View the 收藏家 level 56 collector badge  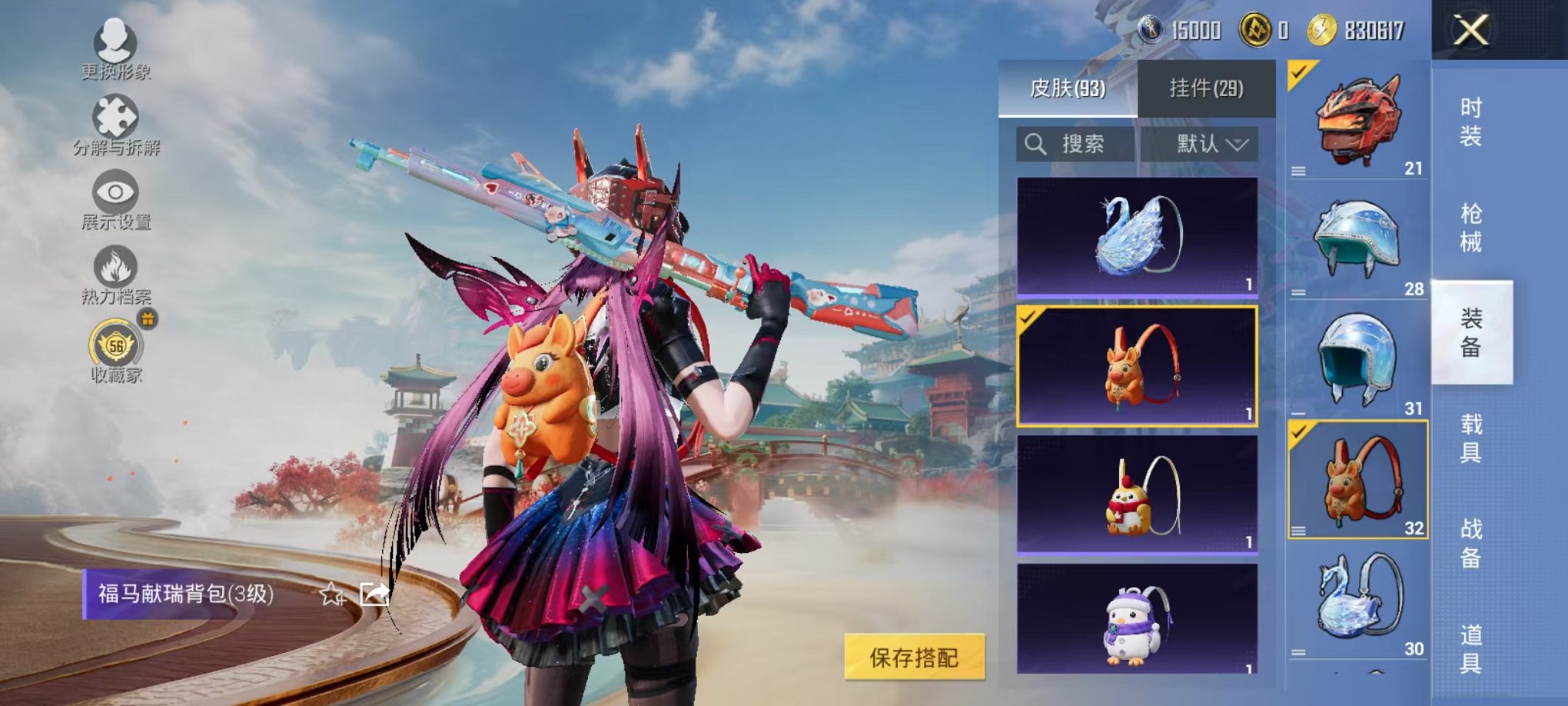[x=115, y=346]
